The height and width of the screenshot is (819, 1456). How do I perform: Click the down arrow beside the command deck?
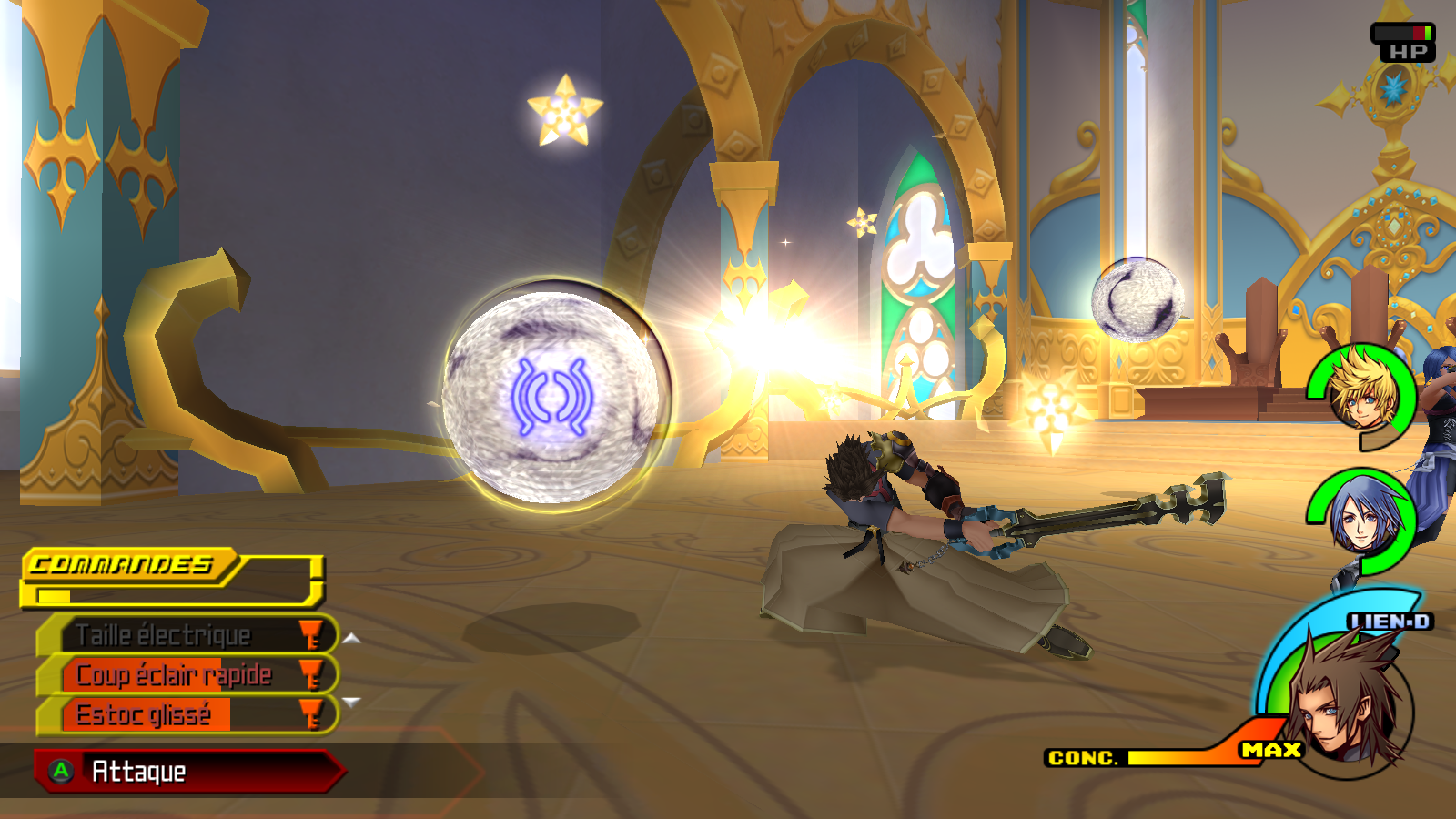352,702
